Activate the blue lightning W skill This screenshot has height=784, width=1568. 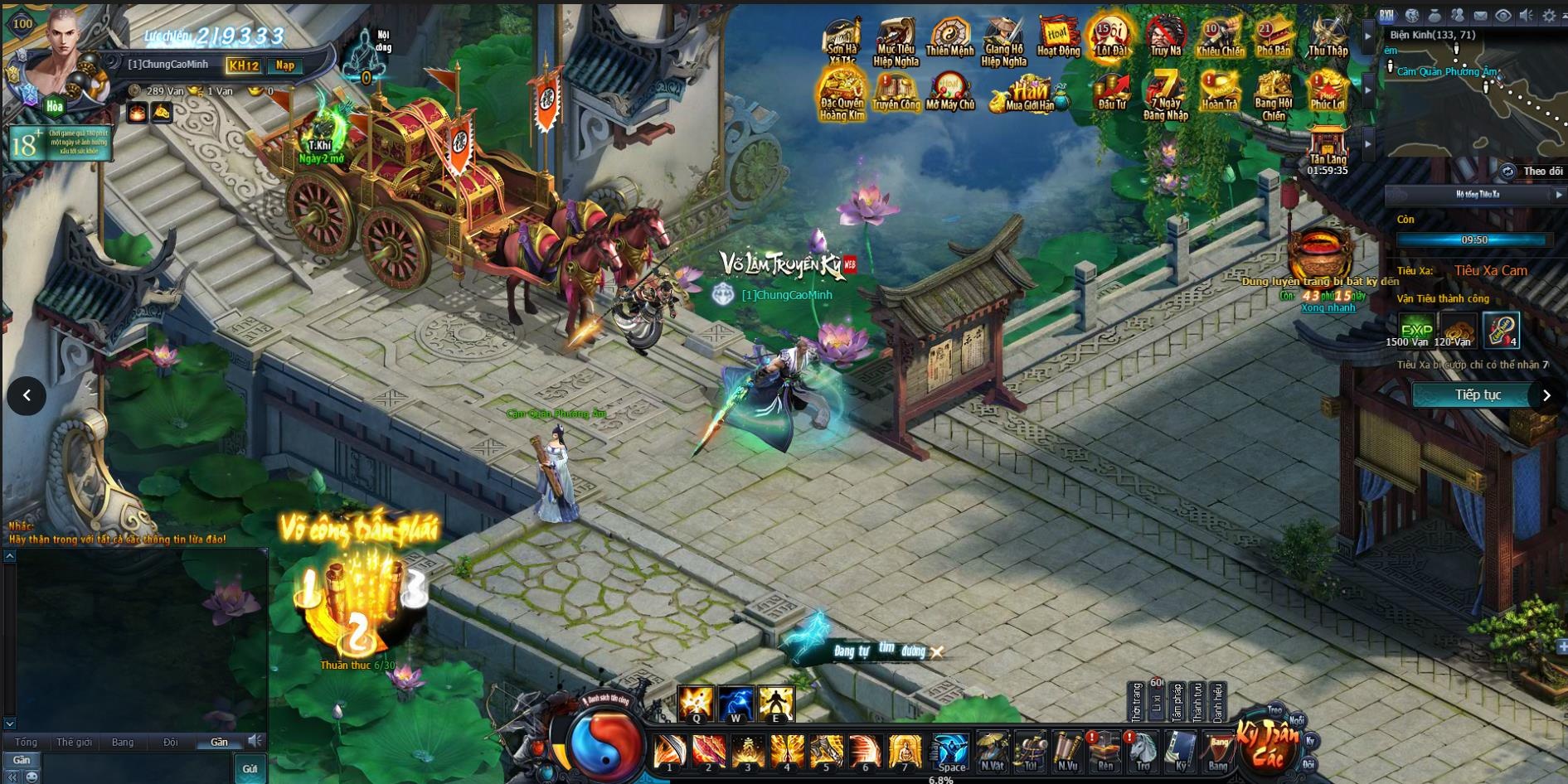point(735,703)
